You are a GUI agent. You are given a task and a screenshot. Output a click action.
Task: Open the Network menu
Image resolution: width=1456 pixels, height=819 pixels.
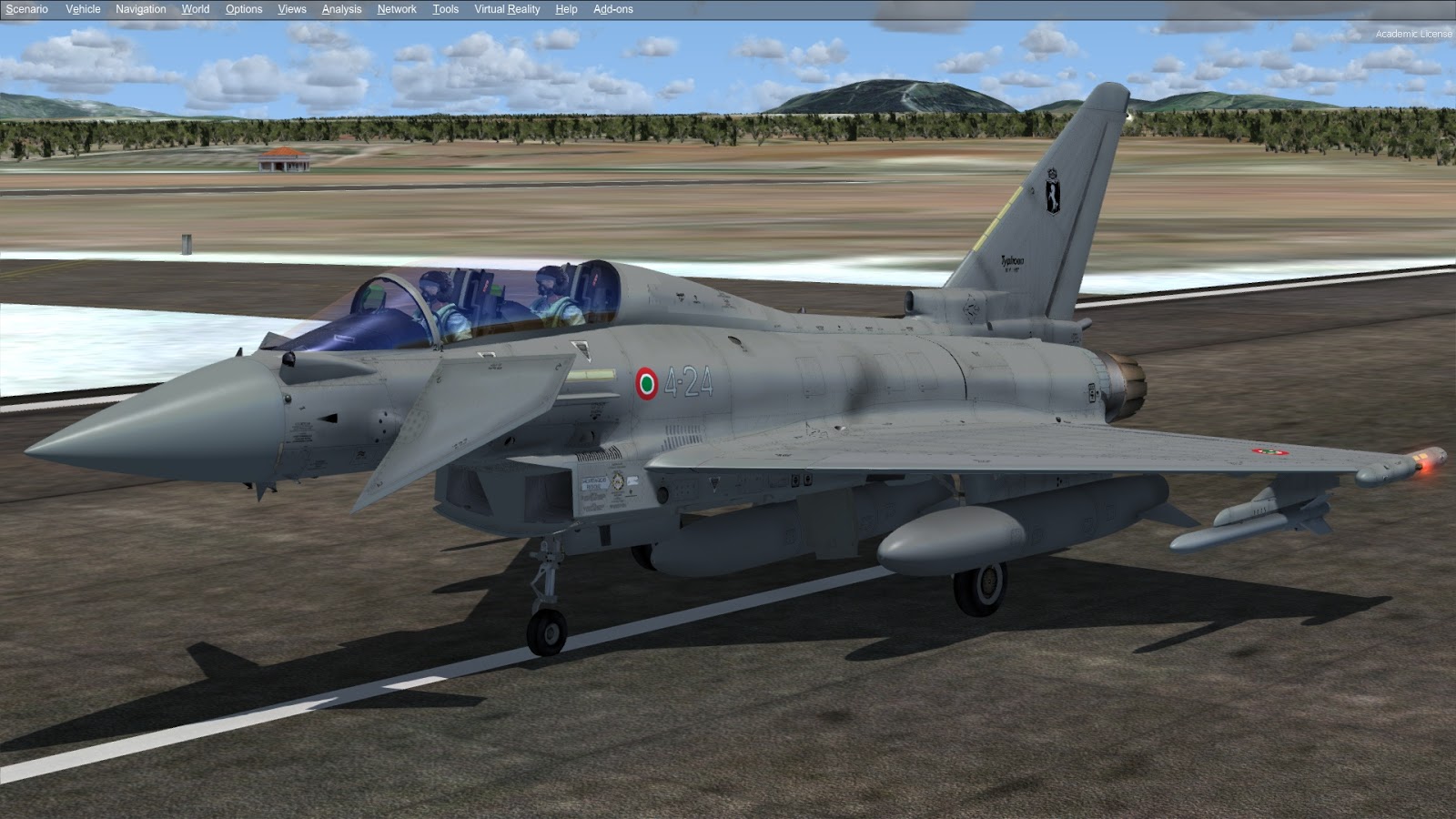point(396,9)
